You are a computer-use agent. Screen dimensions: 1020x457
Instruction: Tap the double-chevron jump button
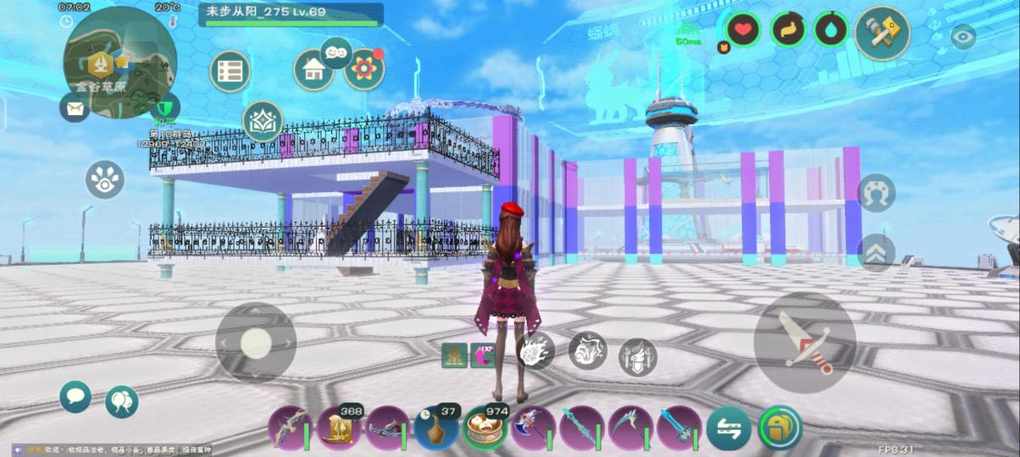(876, 252)
